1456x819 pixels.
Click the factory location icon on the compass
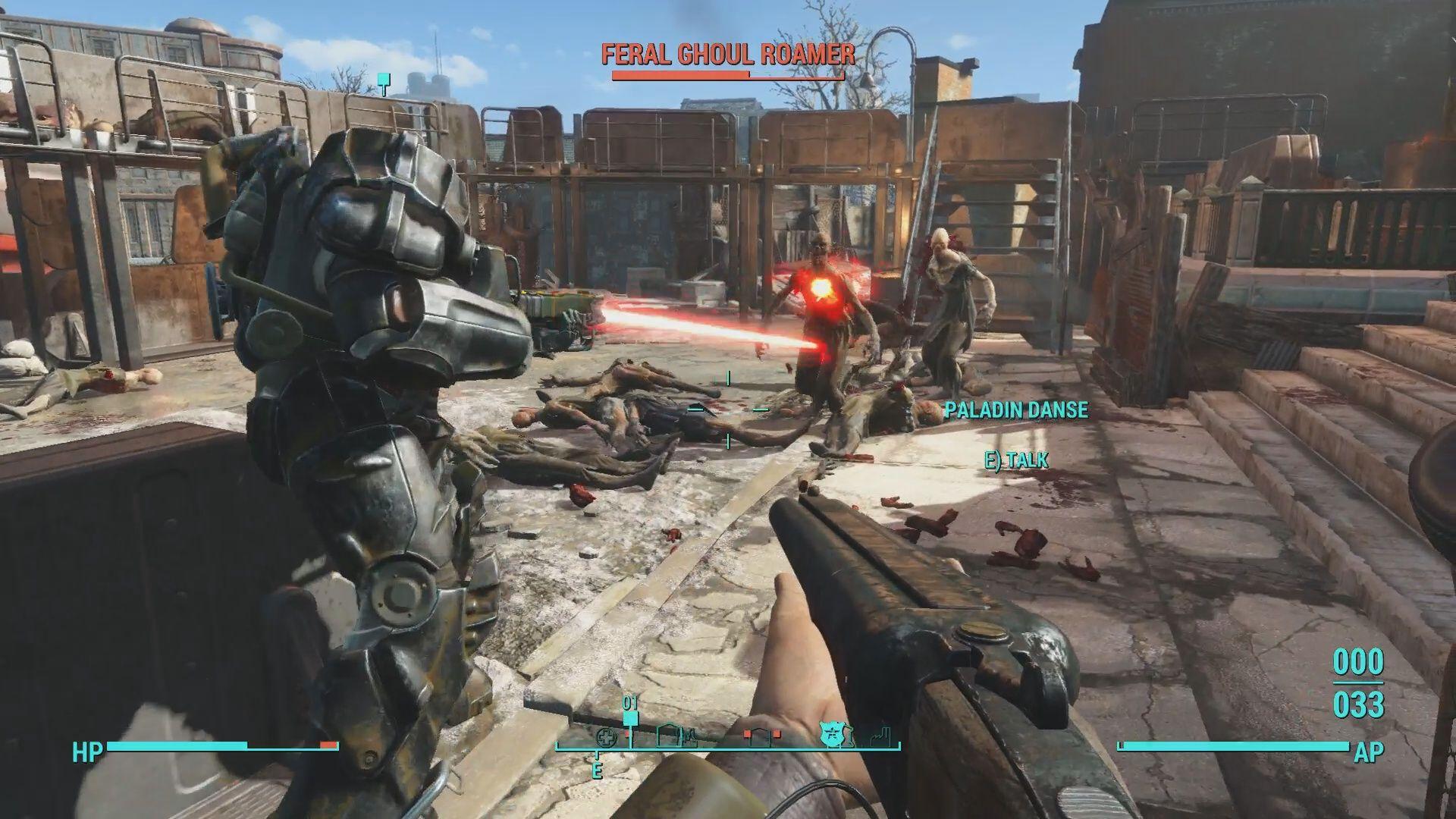(x=881, y=736)
